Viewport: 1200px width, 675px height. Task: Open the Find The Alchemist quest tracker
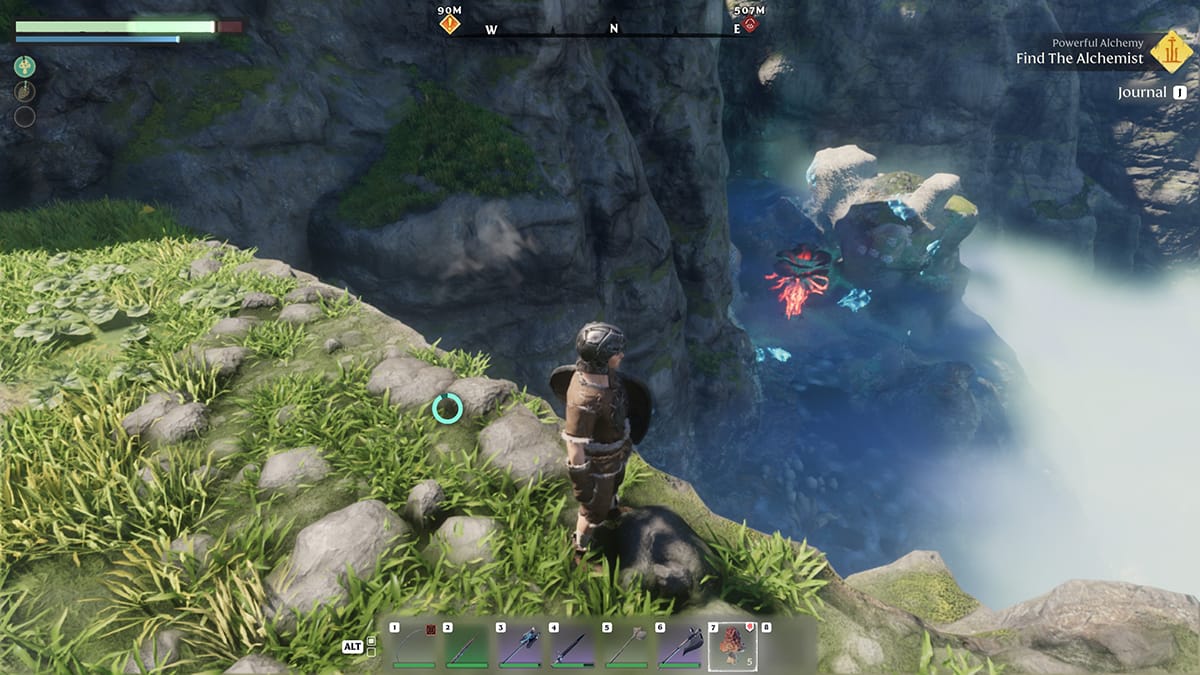pyautogui.click(x=1079, y=58)
